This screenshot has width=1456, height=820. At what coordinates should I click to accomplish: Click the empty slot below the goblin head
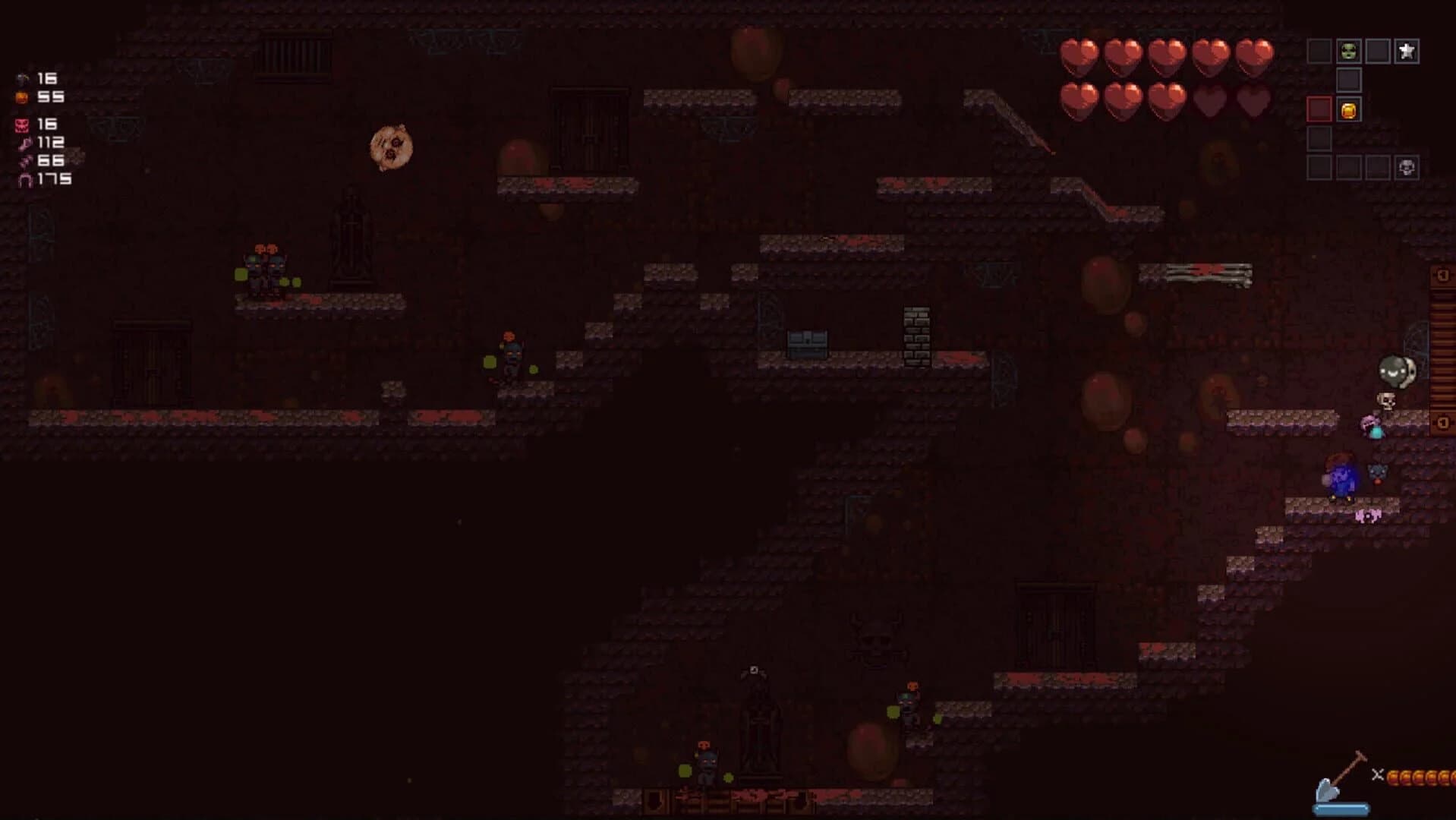1349,79
